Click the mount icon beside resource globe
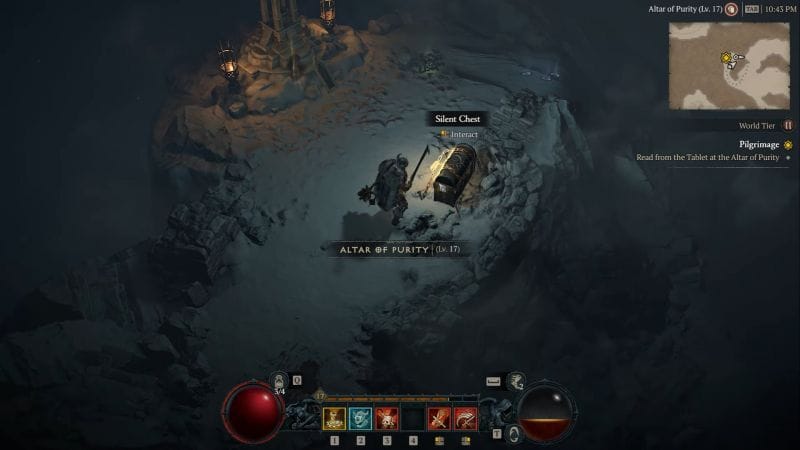 coord(516,381)
